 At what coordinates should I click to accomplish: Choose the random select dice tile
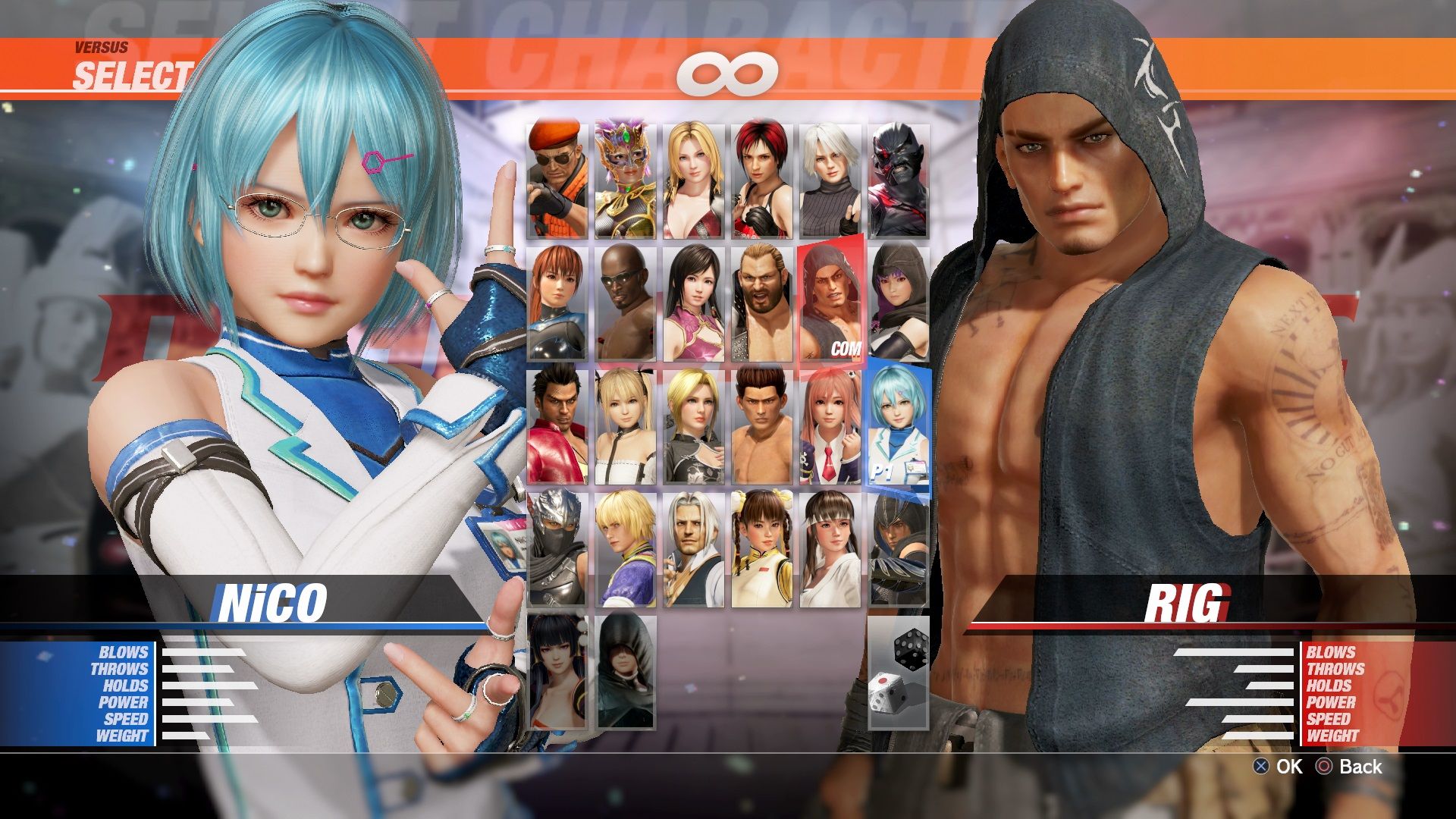[x=899, y=672]
